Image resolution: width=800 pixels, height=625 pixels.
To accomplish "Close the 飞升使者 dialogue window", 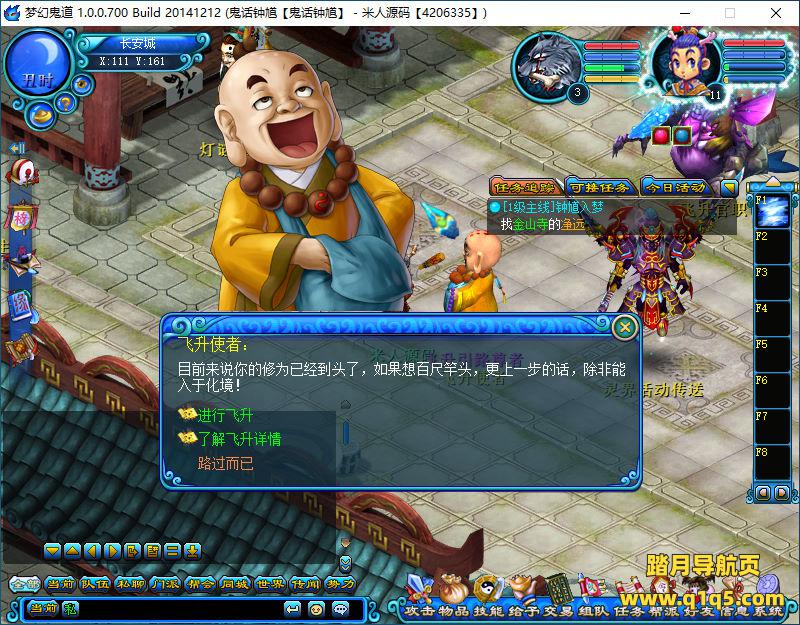I will pos(625,326).
